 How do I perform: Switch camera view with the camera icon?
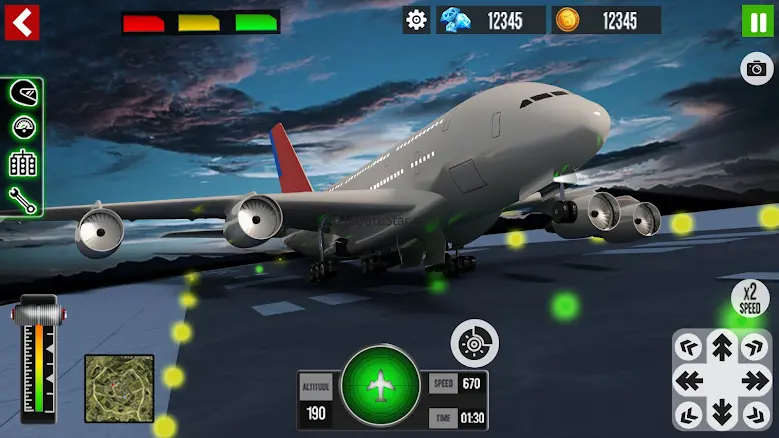[x=757, y=68]
